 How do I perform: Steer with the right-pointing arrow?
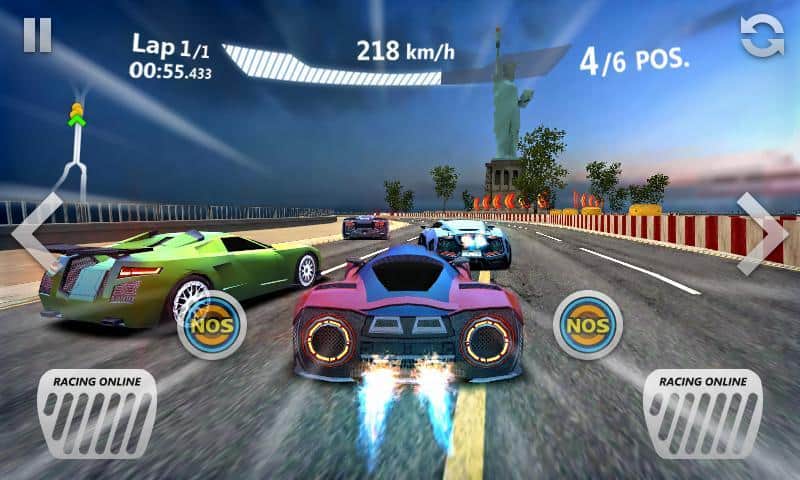tap(762, 233)
